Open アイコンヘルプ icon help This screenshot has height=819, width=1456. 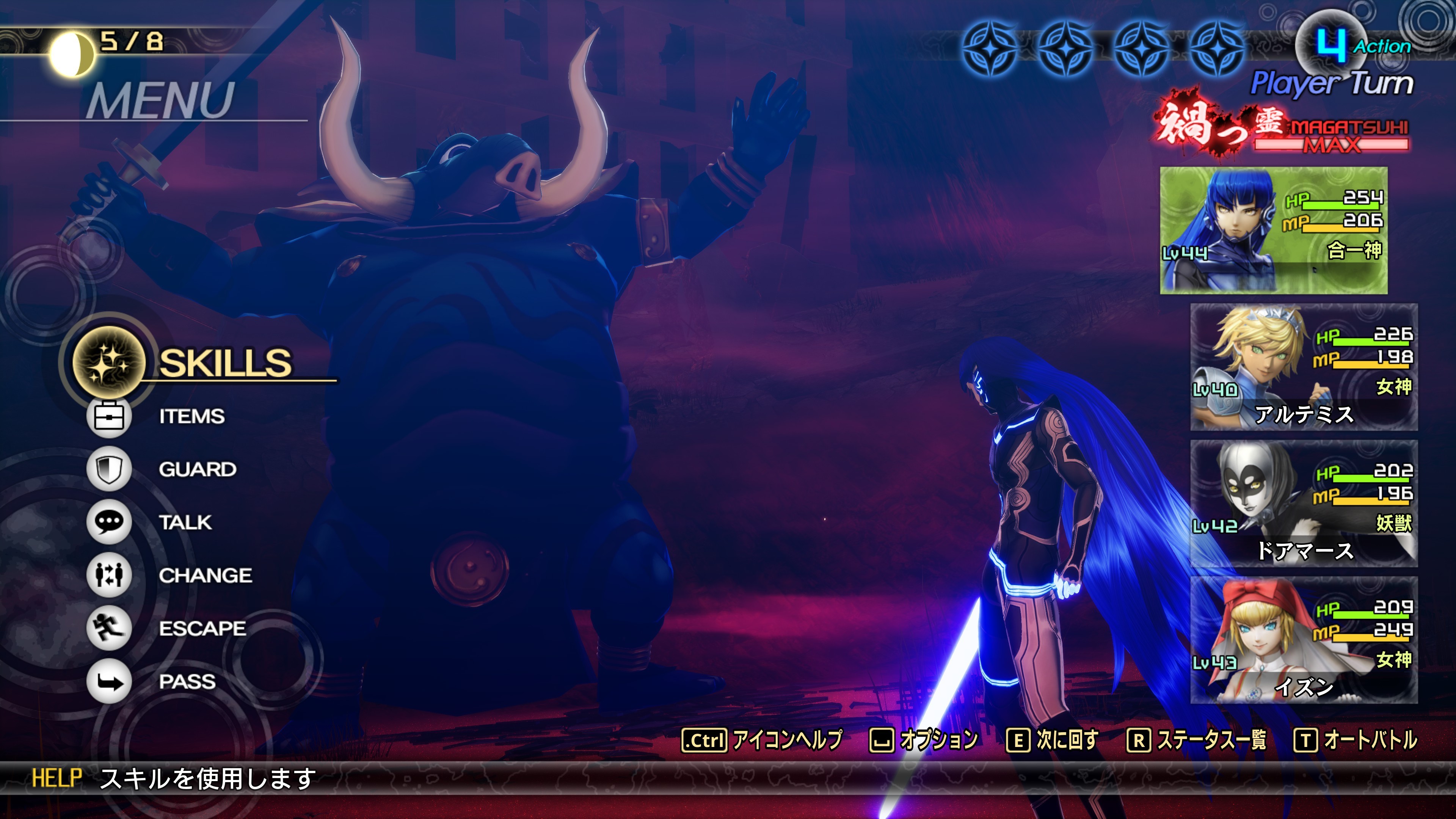coord(762,740)
